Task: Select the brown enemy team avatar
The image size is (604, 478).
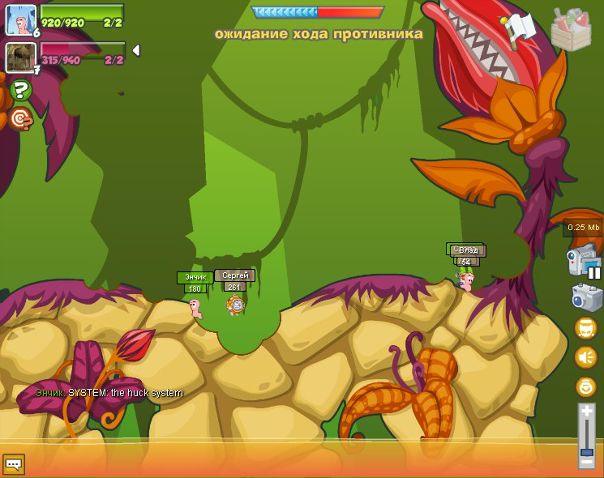Action: 21,57
